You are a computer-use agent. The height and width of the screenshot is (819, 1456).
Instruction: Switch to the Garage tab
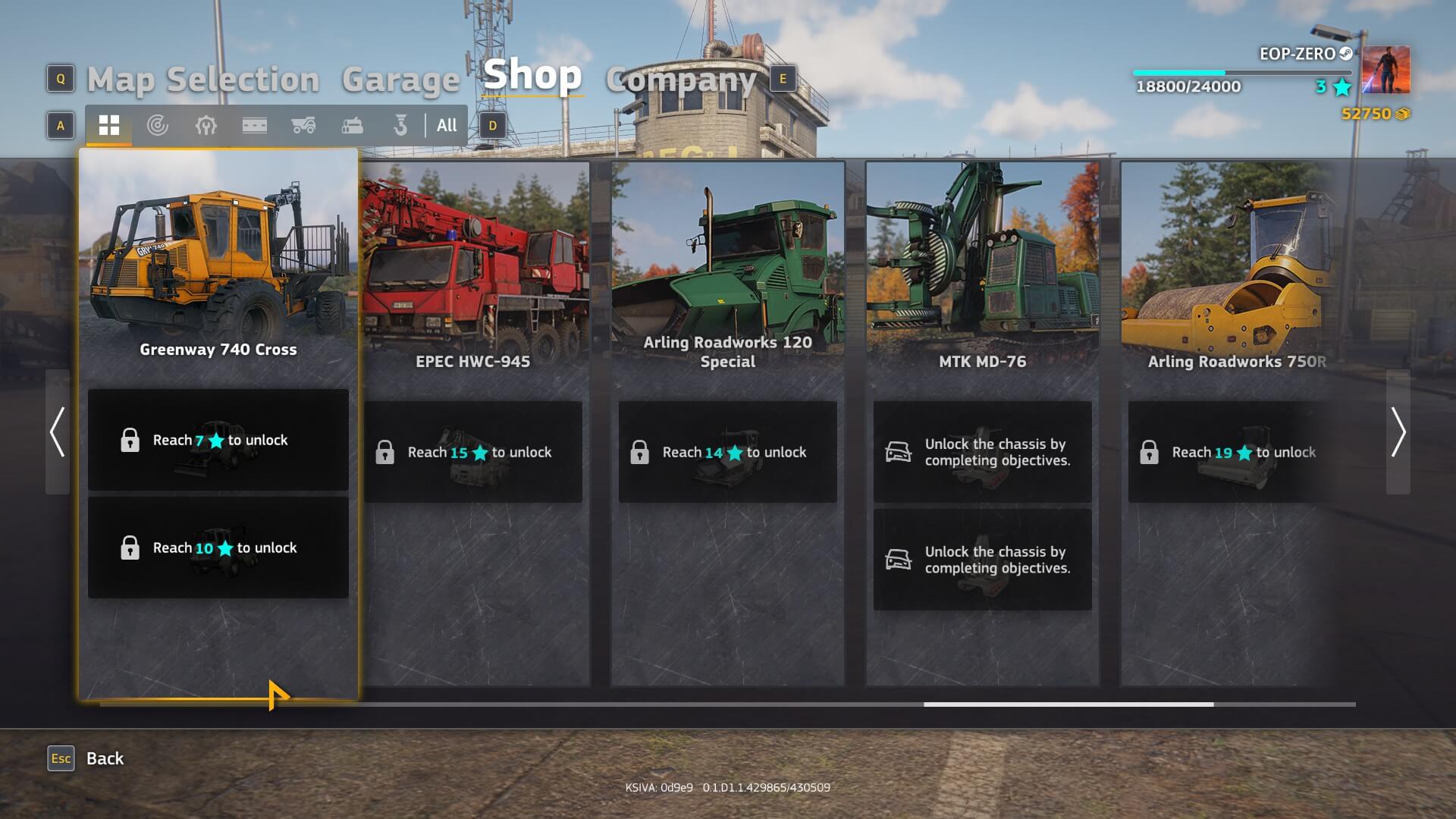400,80
